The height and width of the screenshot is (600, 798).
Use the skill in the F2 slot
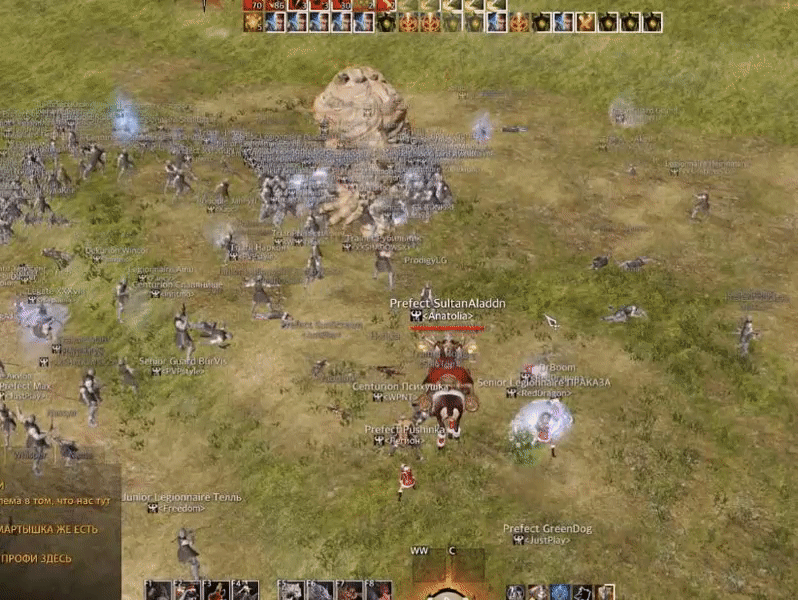187,591
